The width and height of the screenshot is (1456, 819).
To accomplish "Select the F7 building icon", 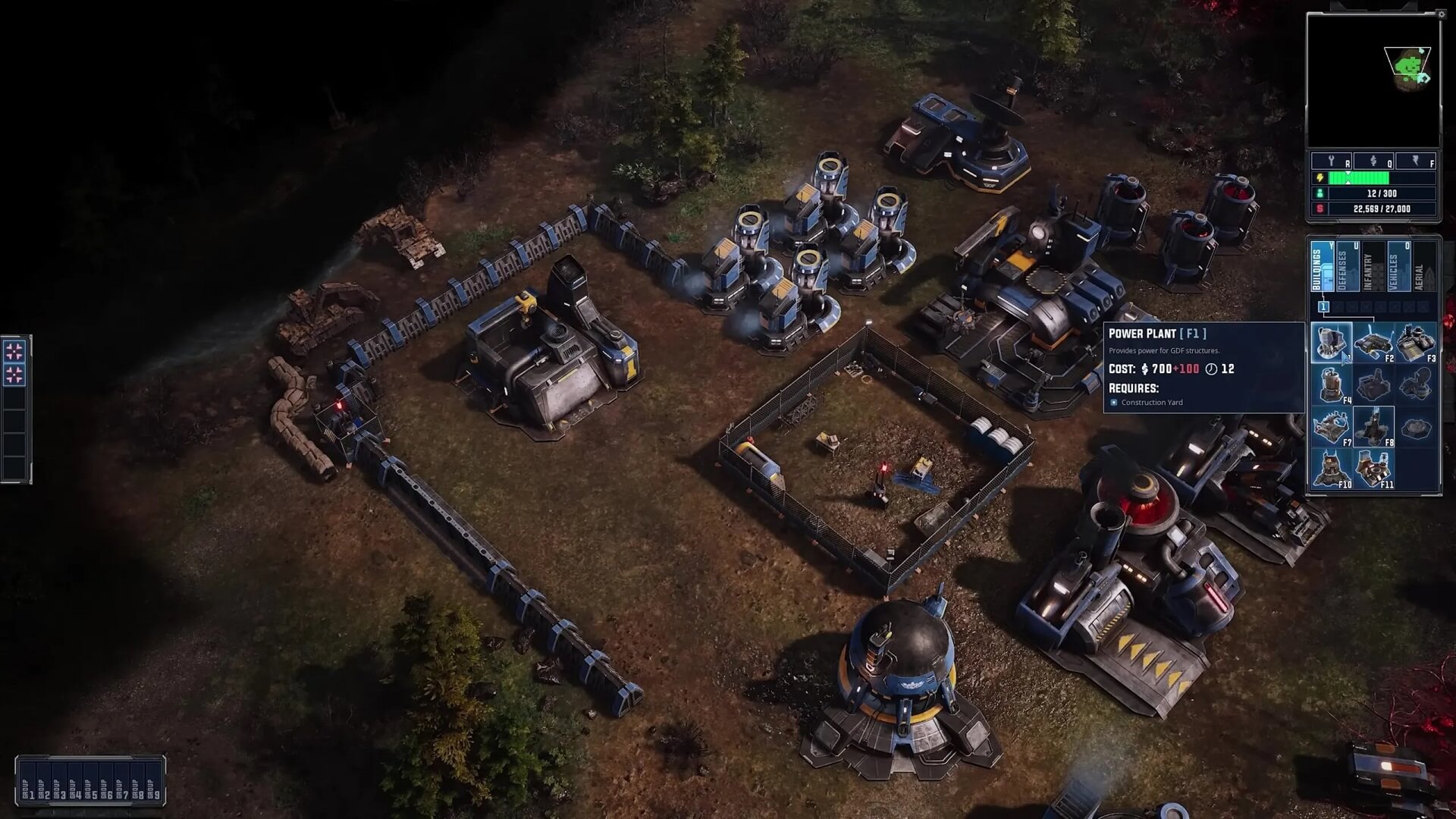I will (x=1331, y=427).
